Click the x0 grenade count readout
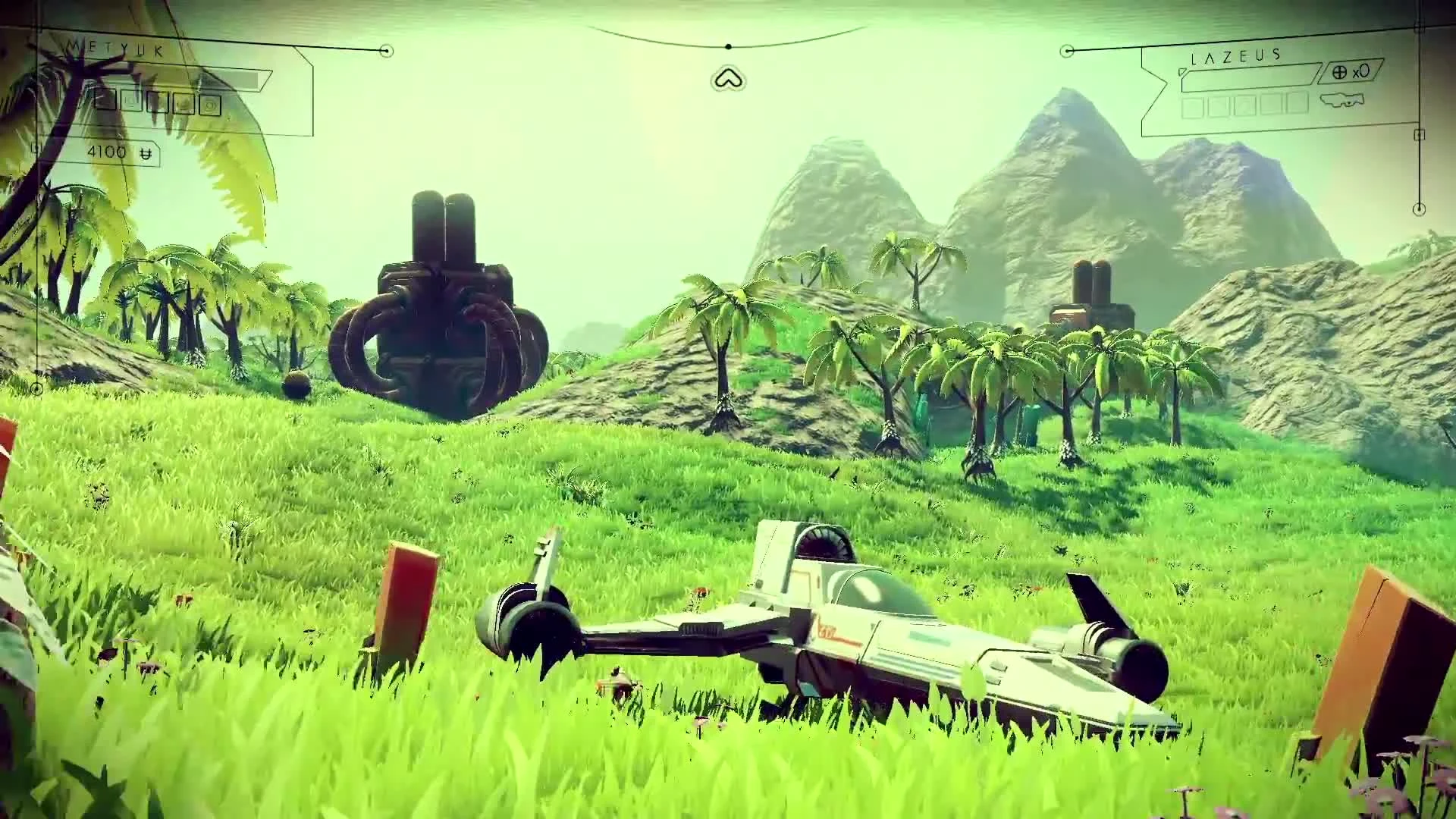 coord(1361,71)
